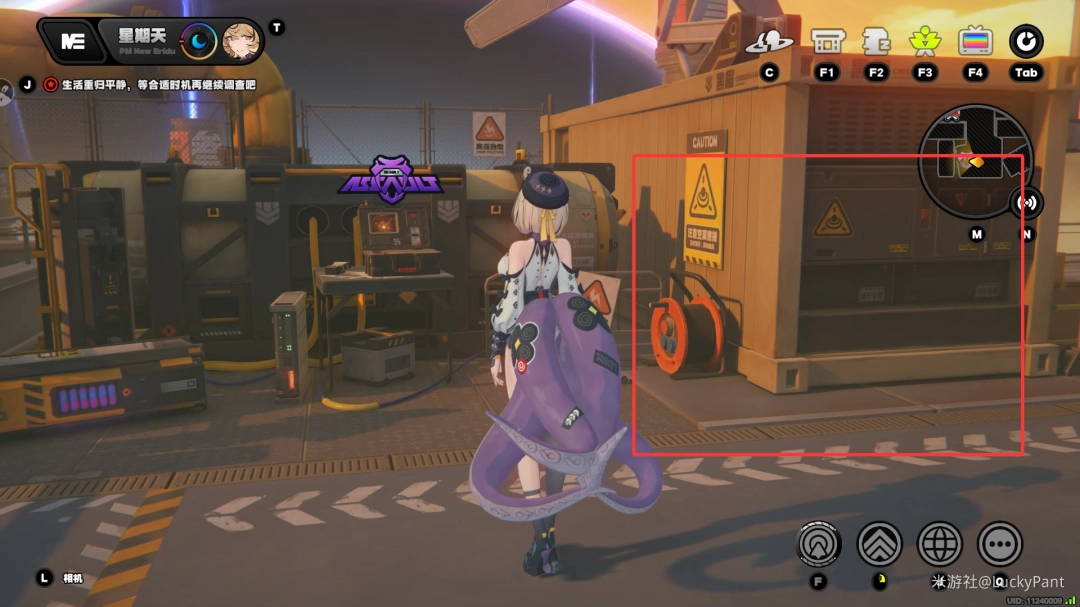Click the storefront icon in the top bar
The width and height of the screenshot is (1080, 607).
tap(826, 41)
